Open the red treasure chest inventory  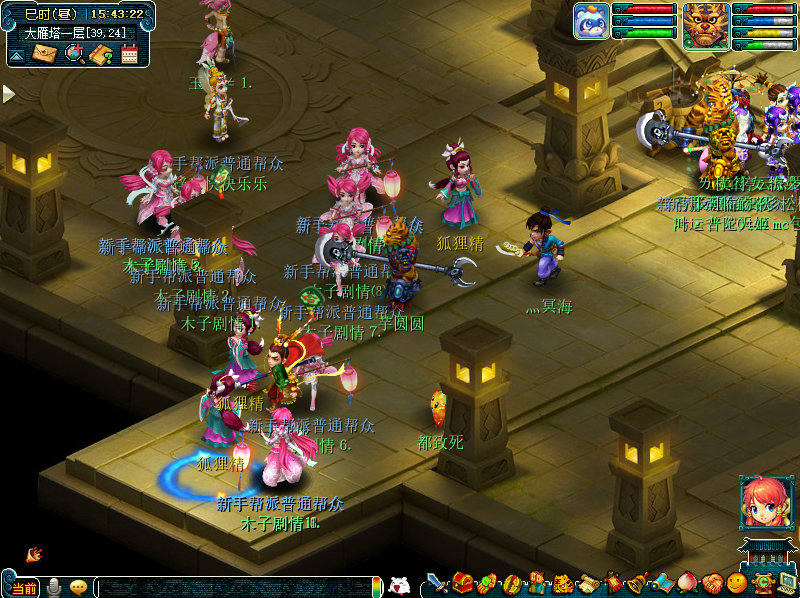coord(462,583)
